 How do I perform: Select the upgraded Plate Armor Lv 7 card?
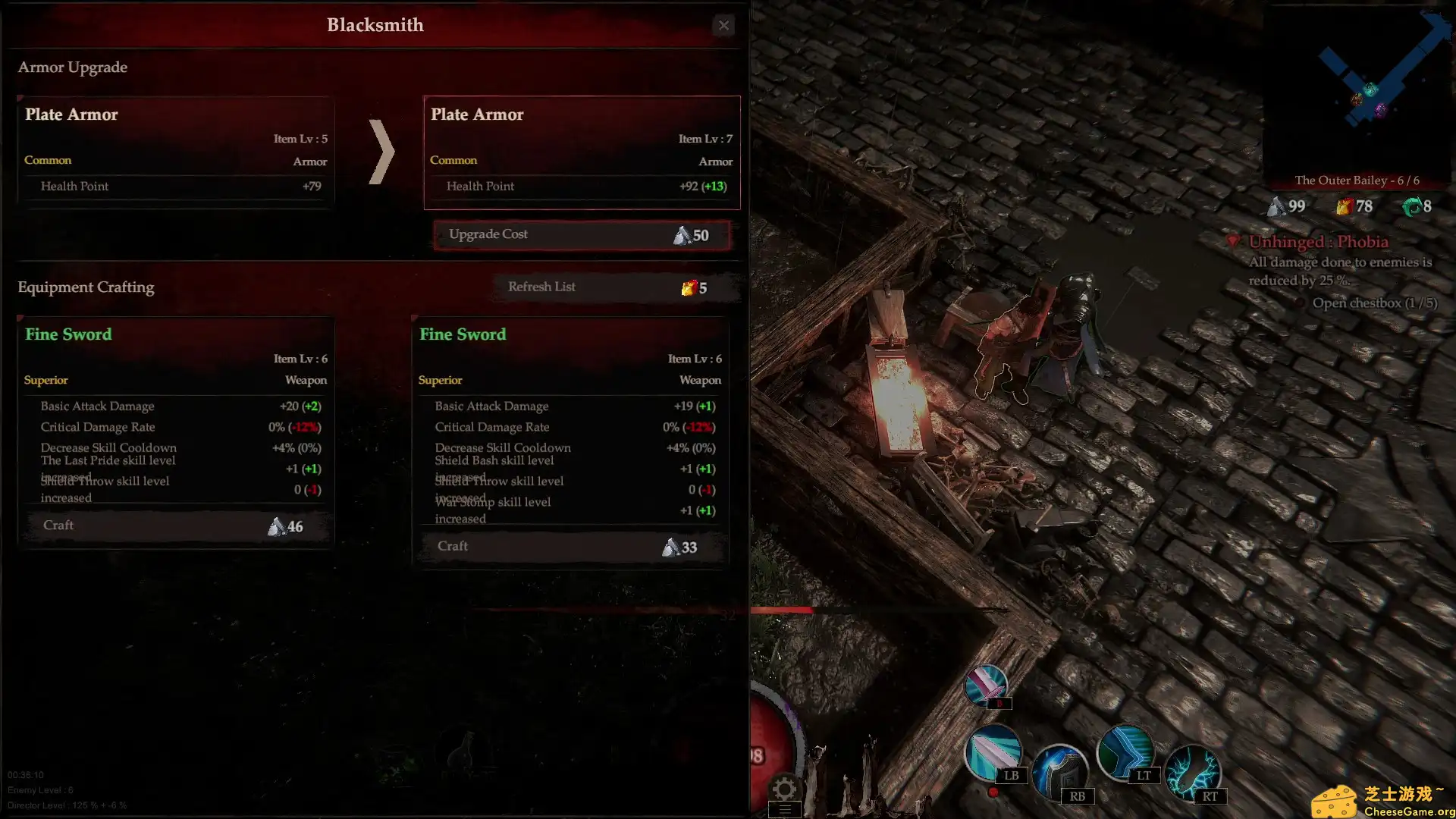click(x=582, y=152)
